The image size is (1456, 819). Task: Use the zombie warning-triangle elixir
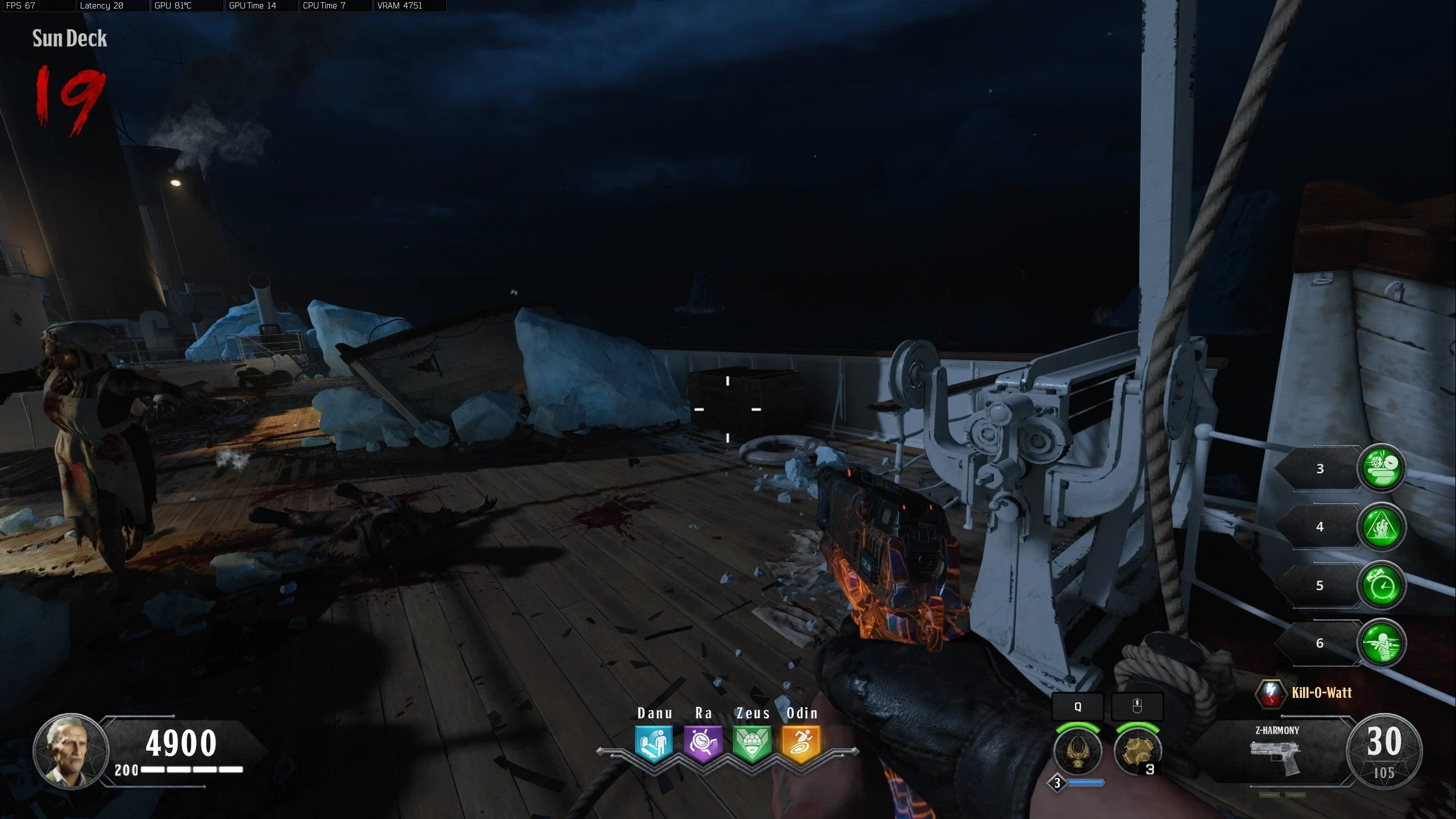(1382, 527)
